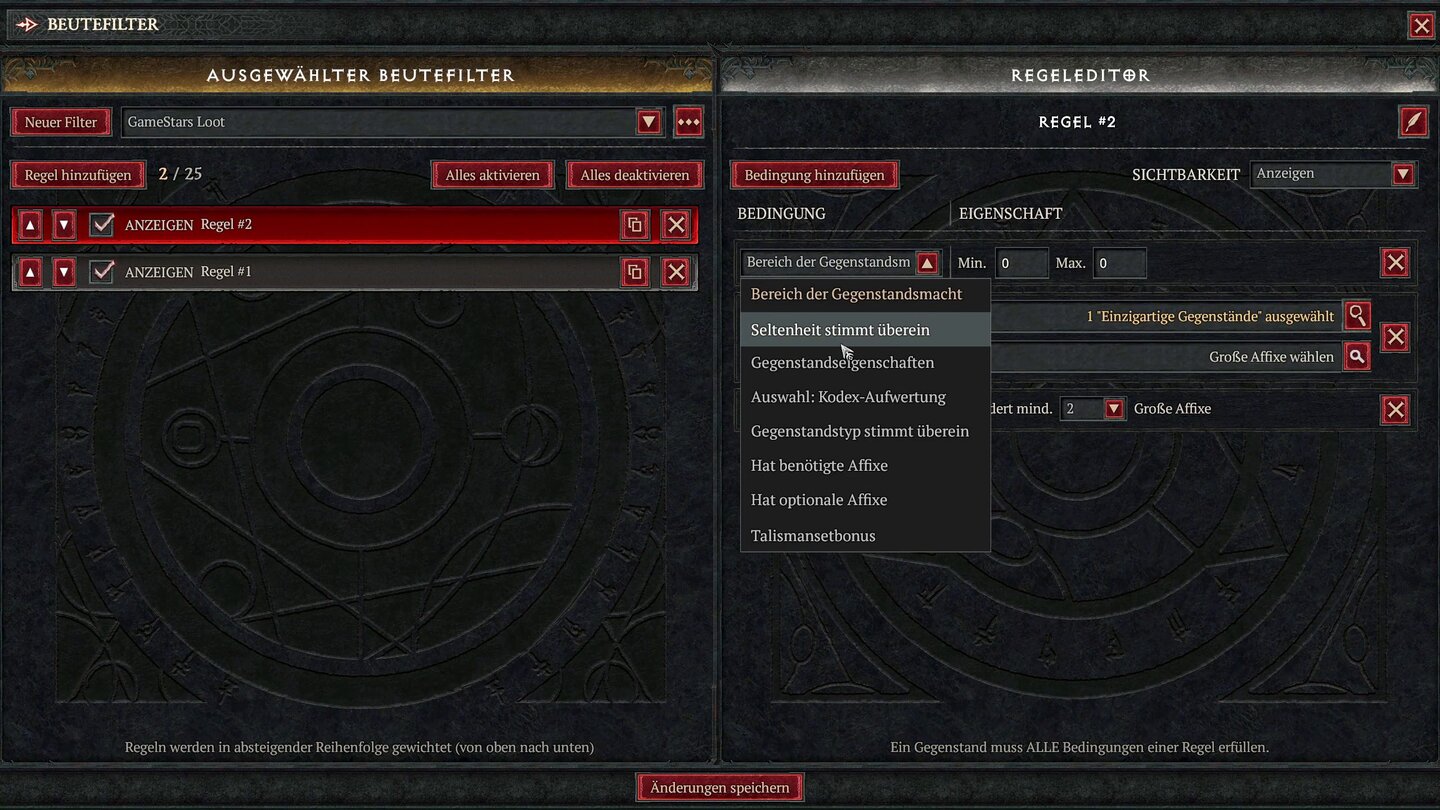Delete Regel #1 with its X icon
This screenshot has height=810, width=1440.
pos(676,271)
